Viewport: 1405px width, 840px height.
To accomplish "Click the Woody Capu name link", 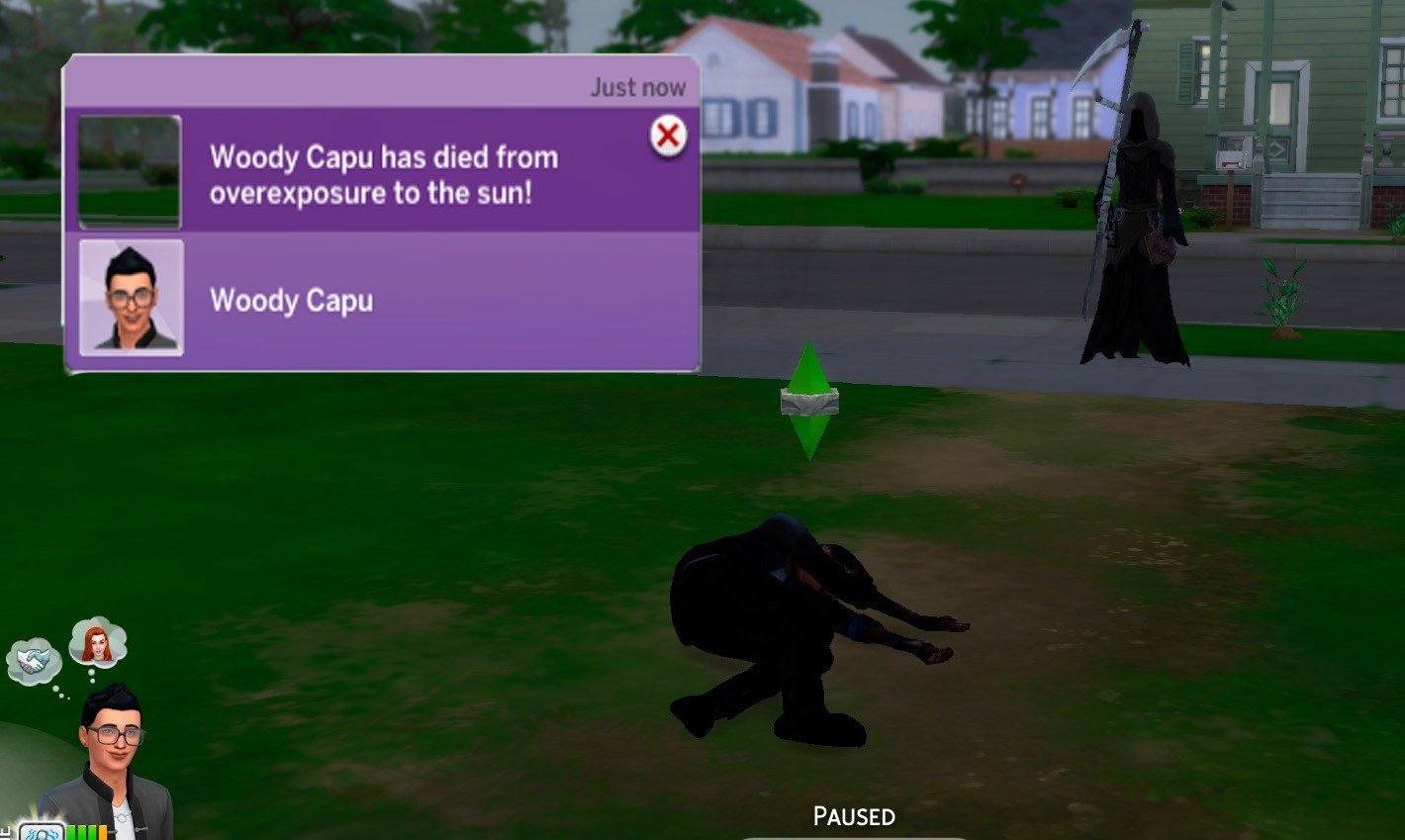I will coord(292,300).
